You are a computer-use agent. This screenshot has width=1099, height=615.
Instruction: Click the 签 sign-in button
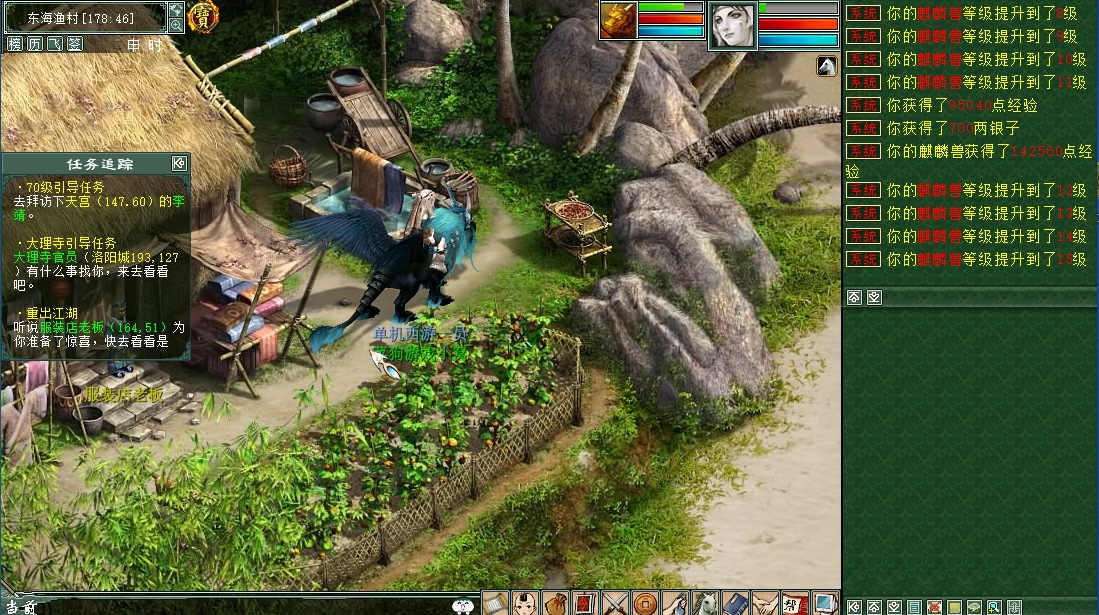pos(74,44)
